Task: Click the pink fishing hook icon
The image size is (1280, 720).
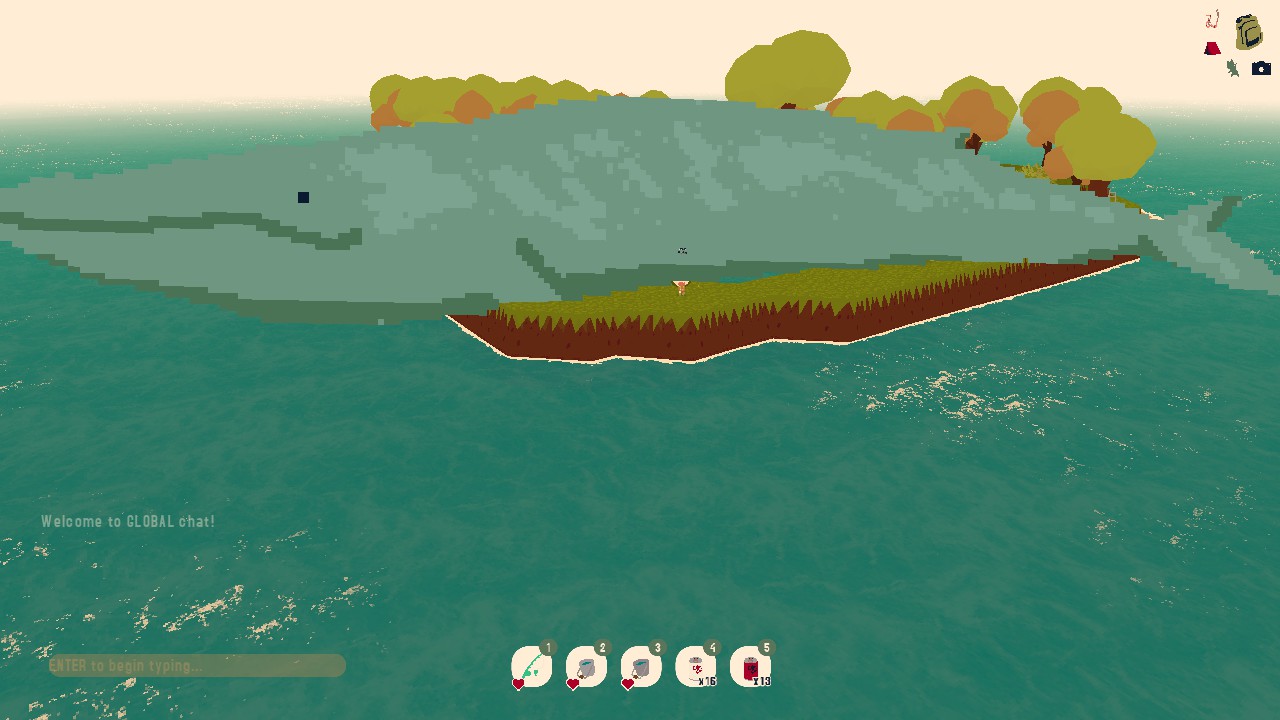Action: click(1212, 19)
